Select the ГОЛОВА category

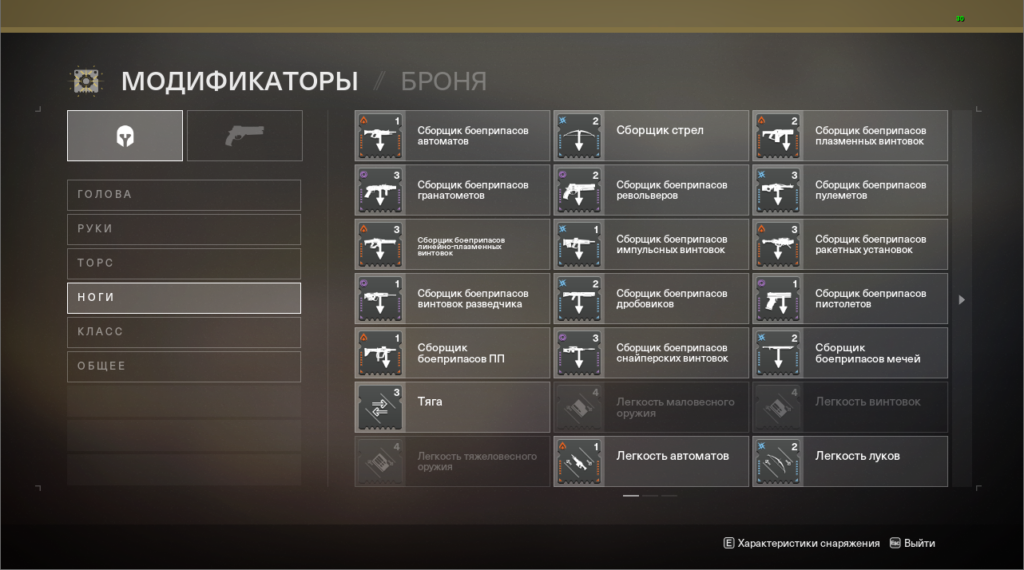(x=184, y=195)
